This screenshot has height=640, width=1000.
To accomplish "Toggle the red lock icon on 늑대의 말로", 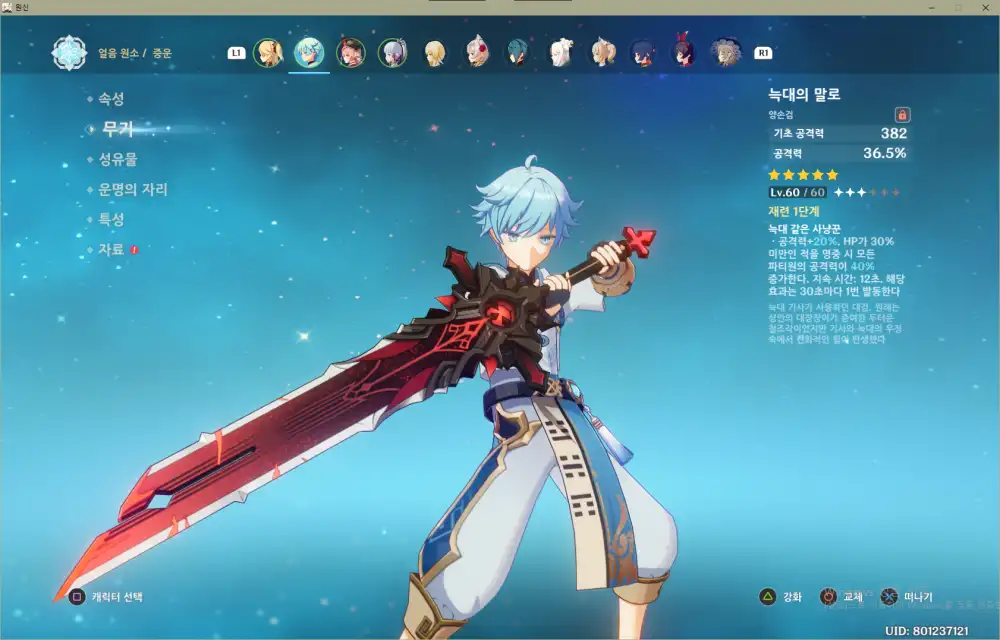I will click(902, 115).
